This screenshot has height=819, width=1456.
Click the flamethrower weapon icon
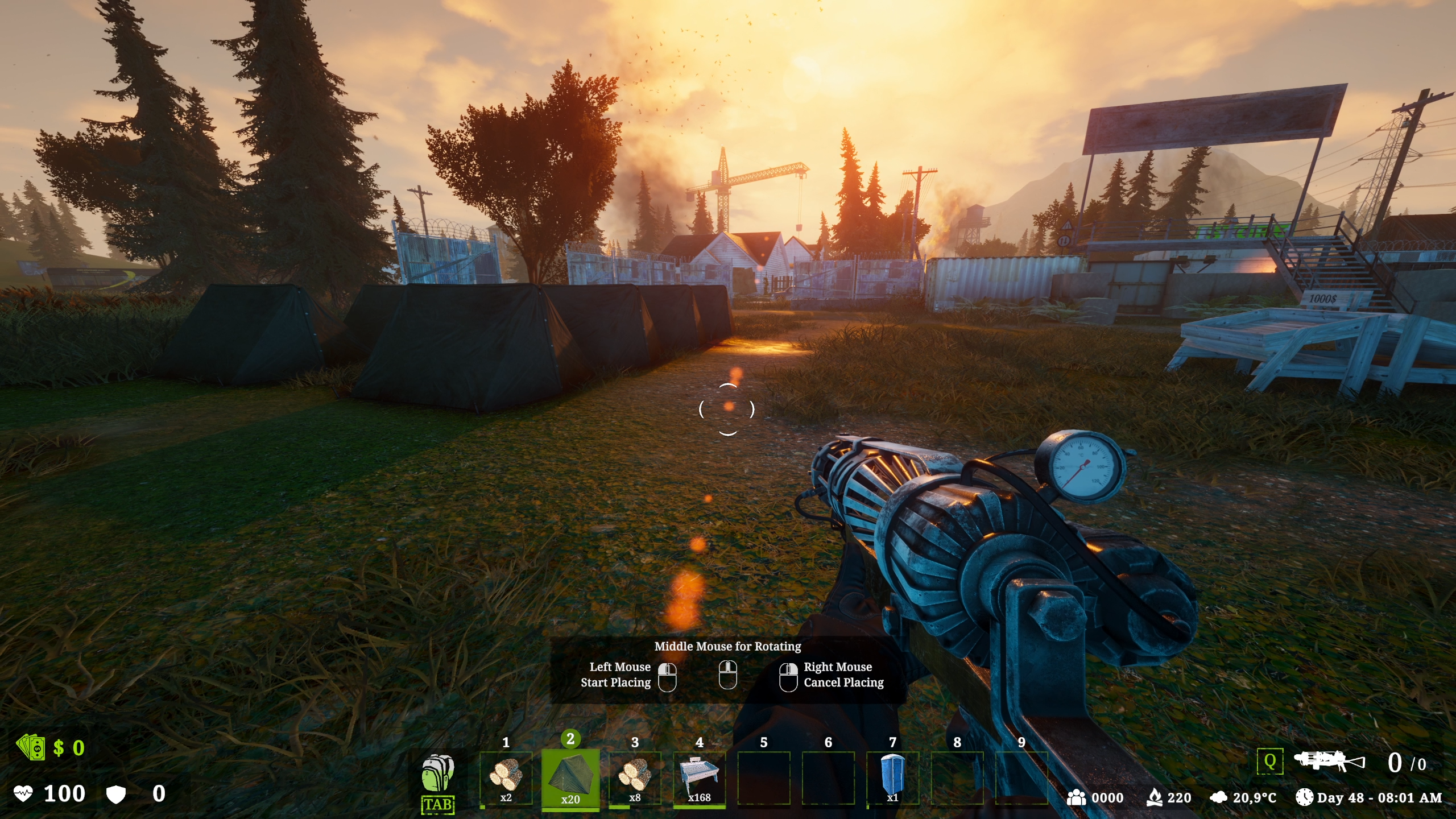pos(1329,762)
